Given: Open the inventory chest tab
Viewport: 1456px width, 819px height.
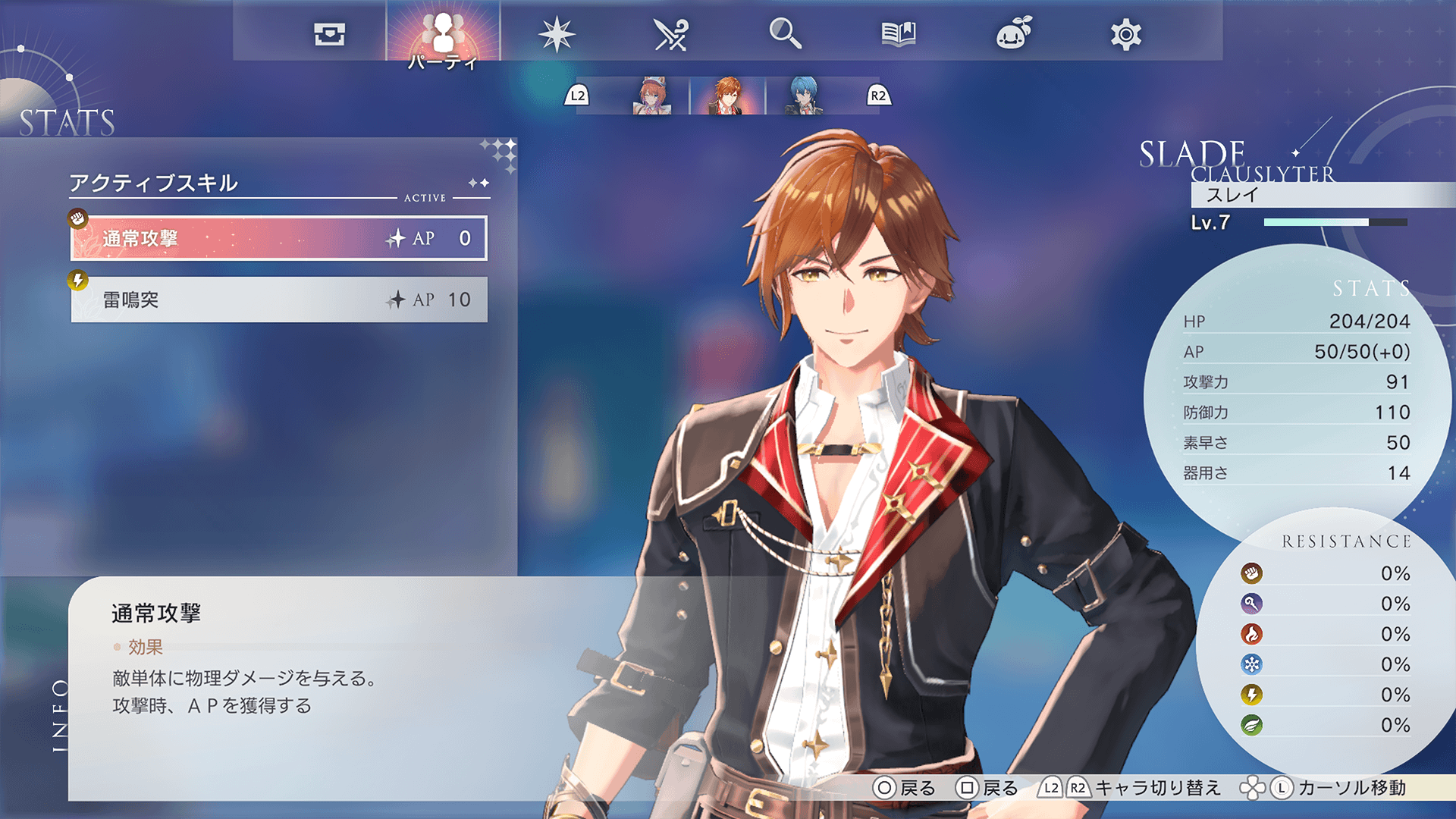Looking at the screenshot, I should coord(329,34).
